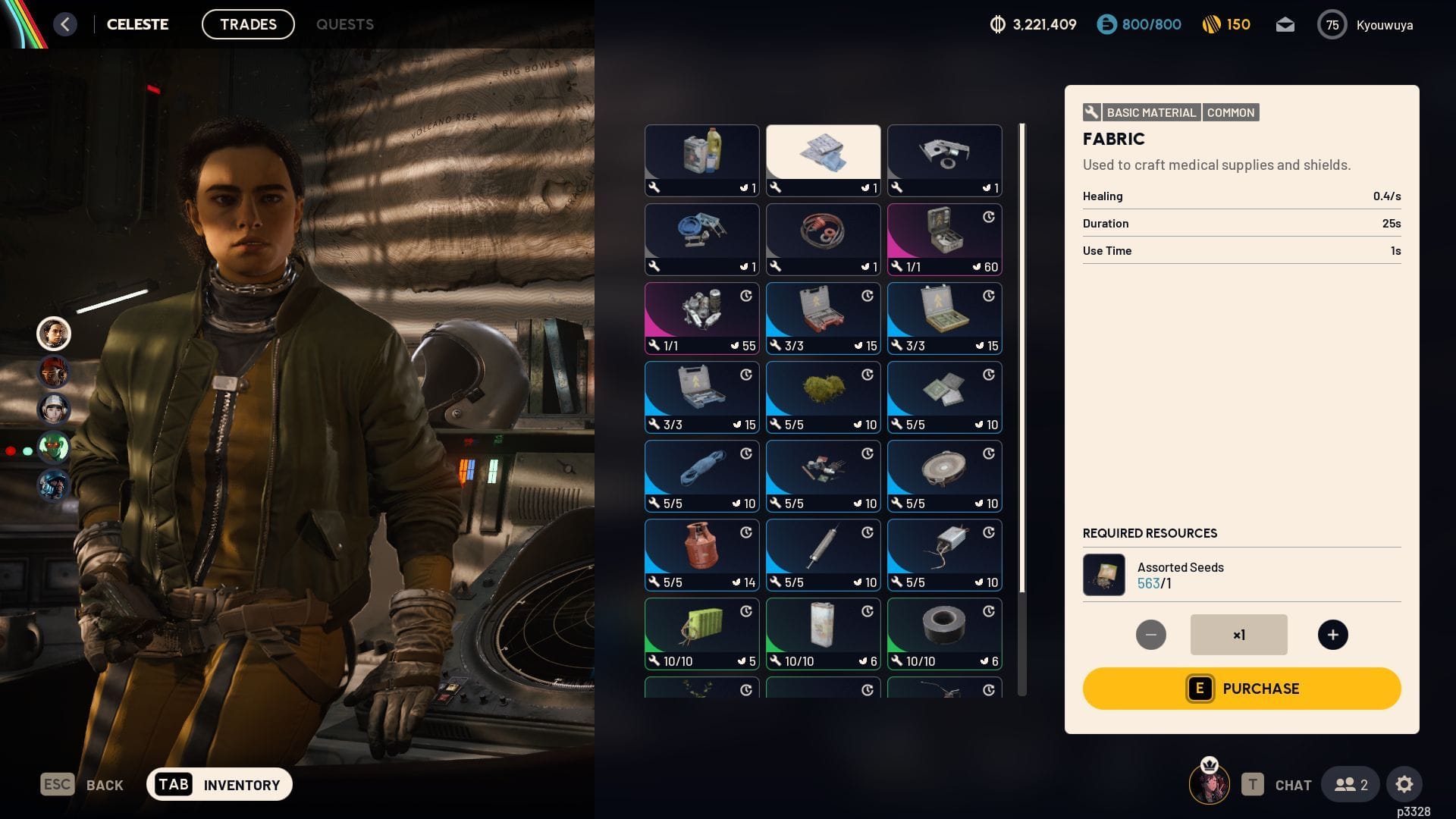1456x819 pixels.
Task: Pick the moss clump trade slot
Action: (x=823, y=397)
